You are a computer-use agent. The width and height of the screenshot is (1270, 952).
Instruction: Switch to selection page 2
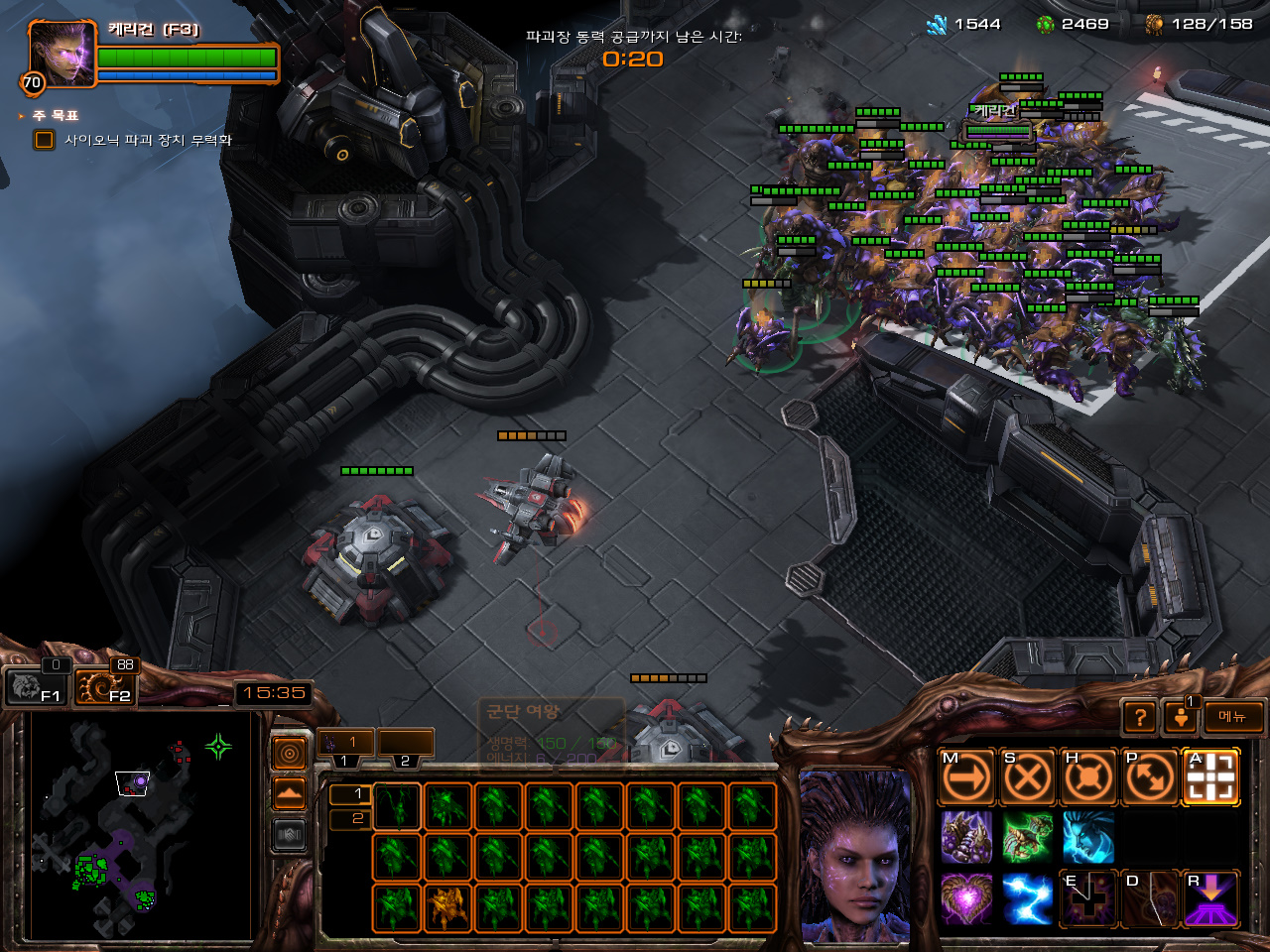348,818
